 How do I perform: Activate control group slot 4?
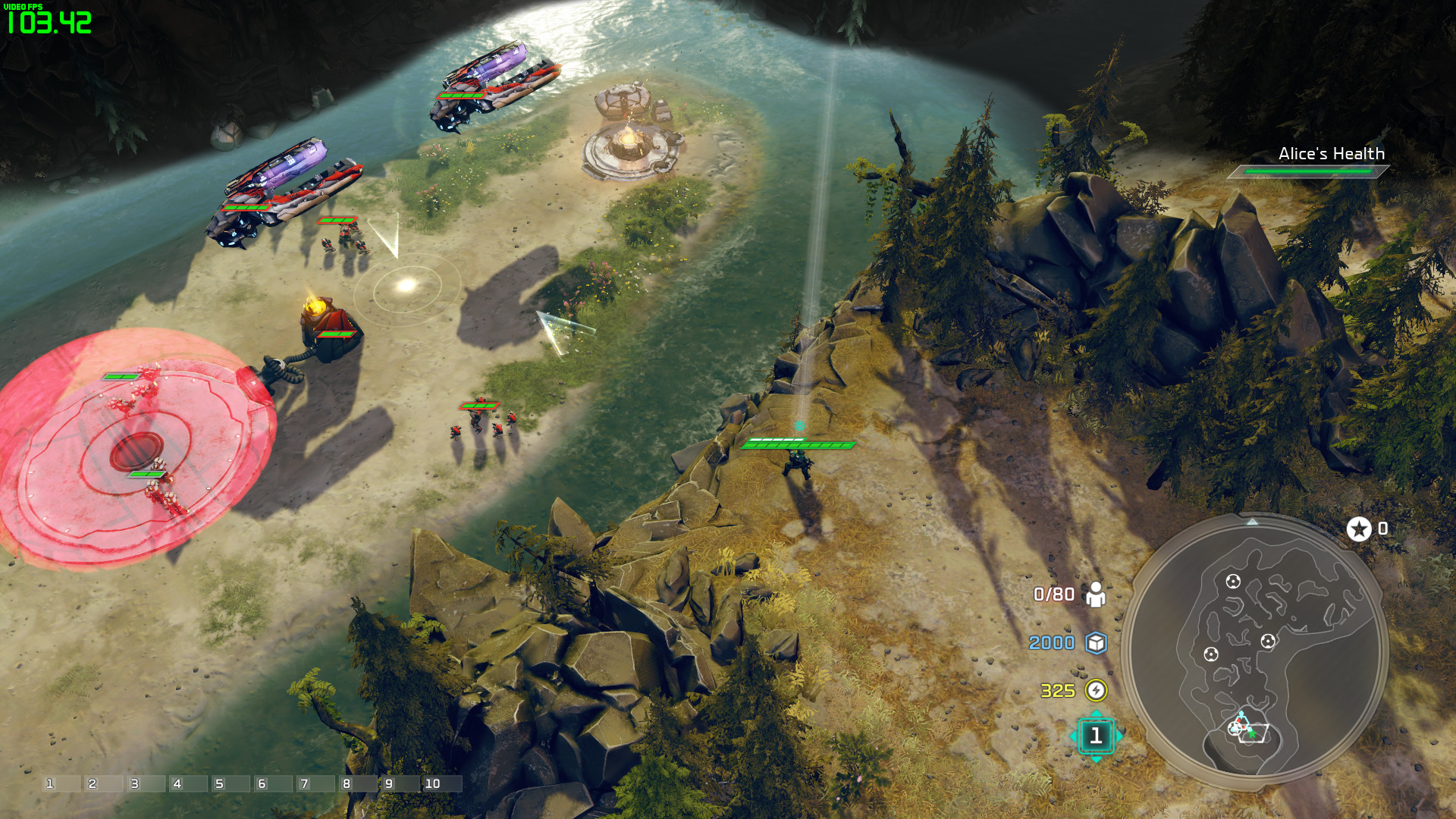coord(188,783)
